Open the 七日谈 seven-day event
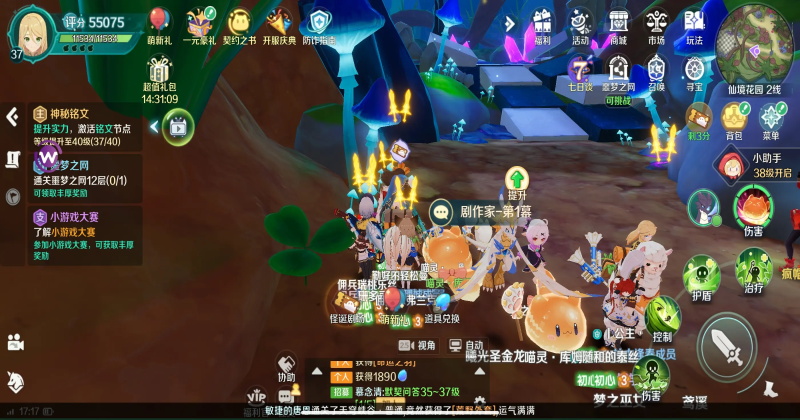Viewport: 800px width, 420px height. tap(580, 72)
